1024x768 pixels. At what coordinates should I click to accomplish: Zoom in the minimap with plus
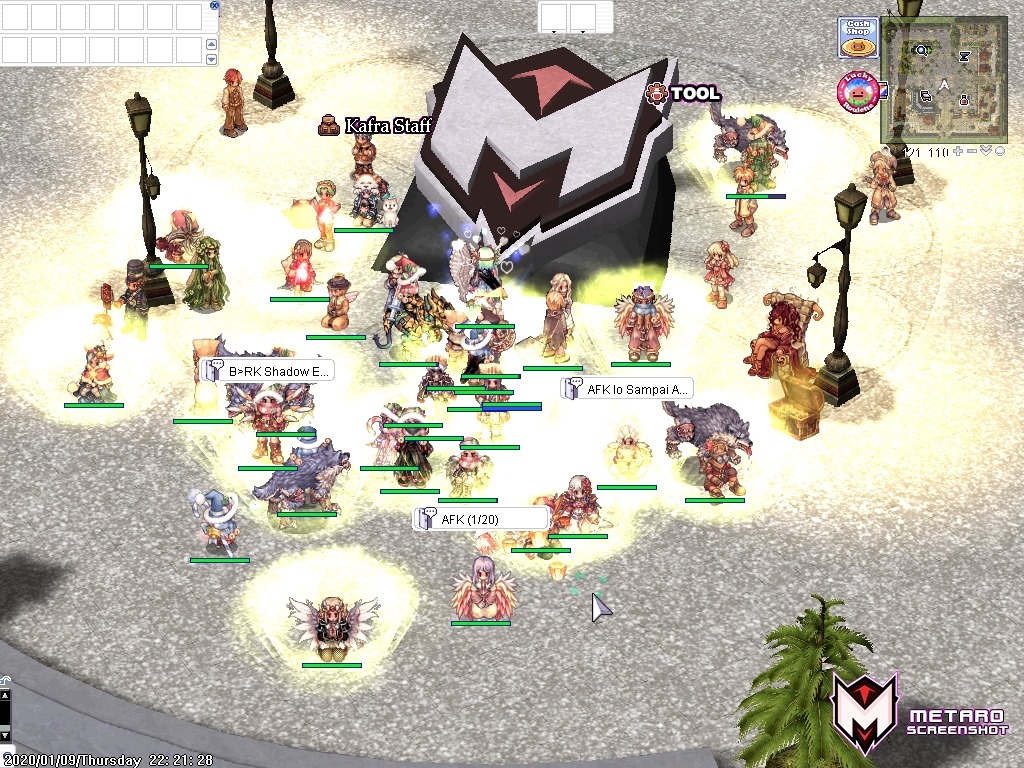click(958, 151)
